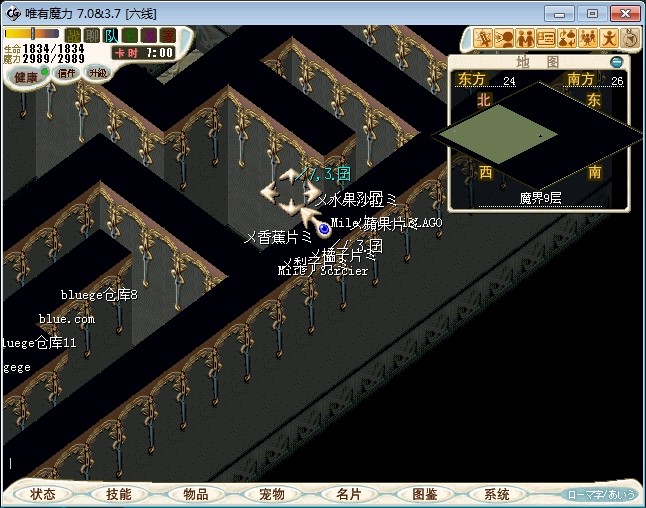Toggle the 队 team mode switch
Viewport: 646px width, 508px height.
click(x=110, y=35)
